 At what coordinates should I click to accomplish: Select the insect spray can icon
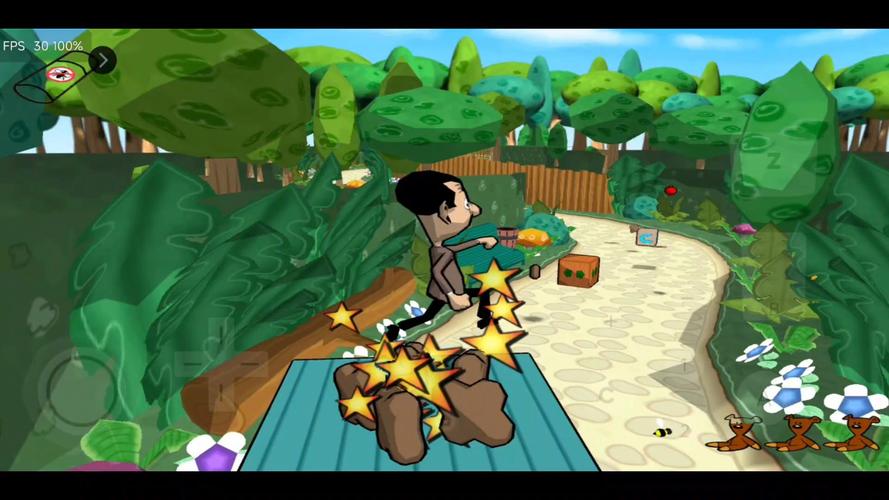click(58, 76)
